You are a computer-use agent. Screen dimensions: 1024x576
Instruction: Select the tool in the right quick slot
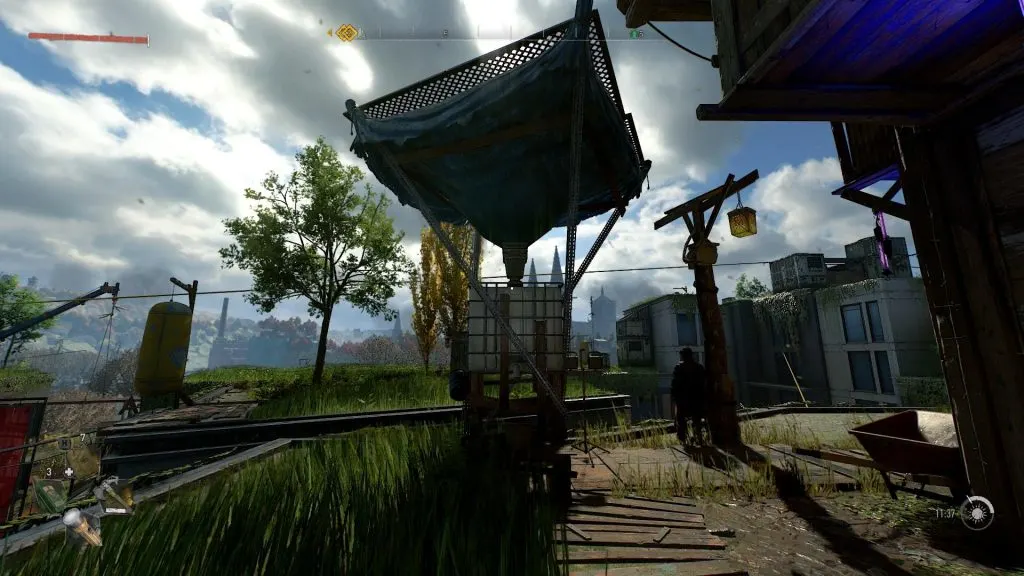pos(113,494)
